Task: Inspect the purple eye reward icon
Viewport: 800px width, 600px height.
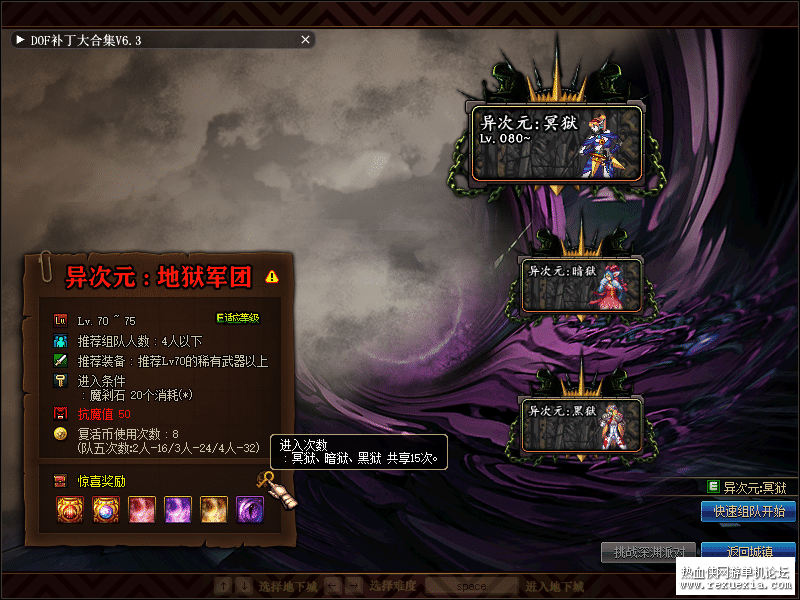Action: point(249,510)
